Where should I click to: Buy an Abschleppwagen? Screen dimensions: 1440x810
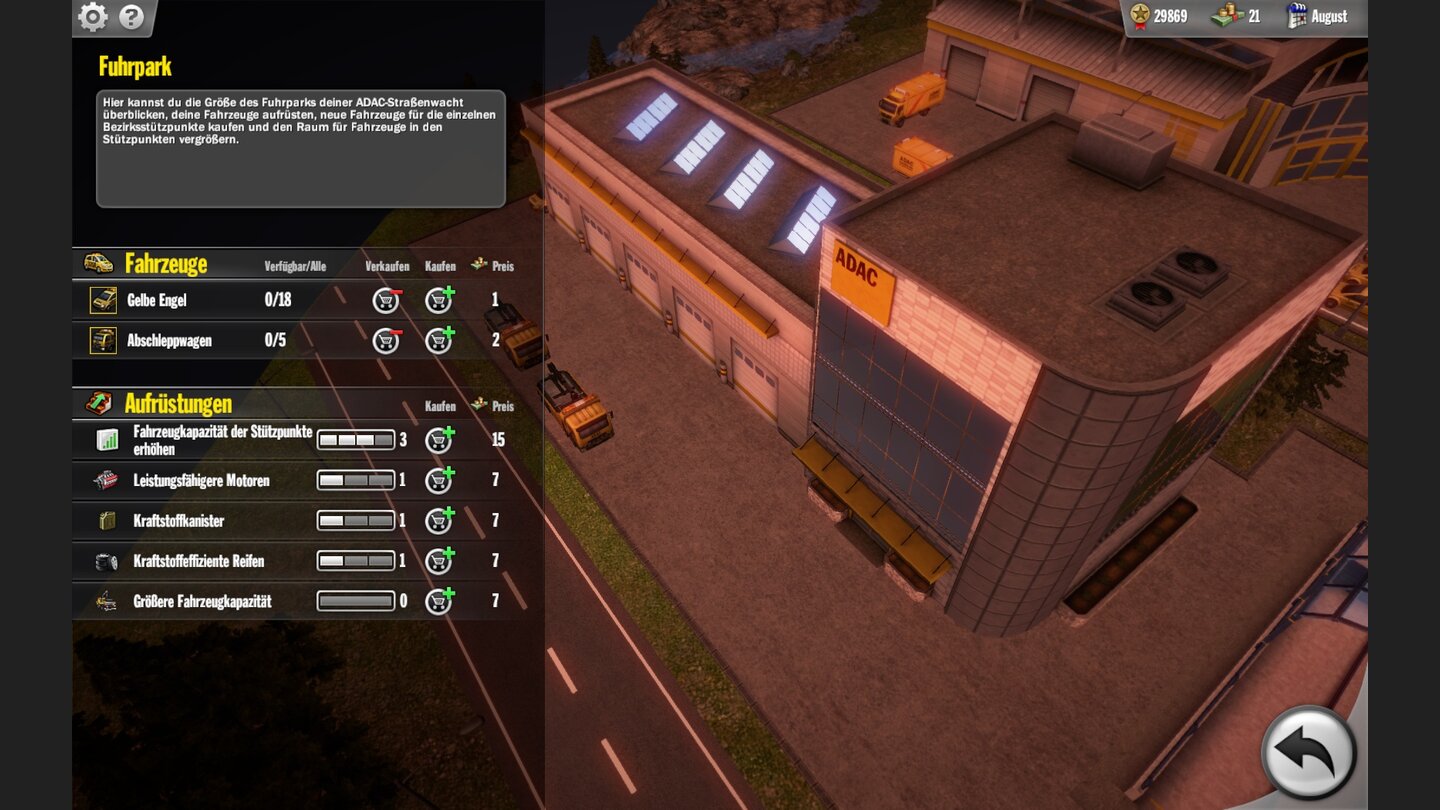coord(438,340)
